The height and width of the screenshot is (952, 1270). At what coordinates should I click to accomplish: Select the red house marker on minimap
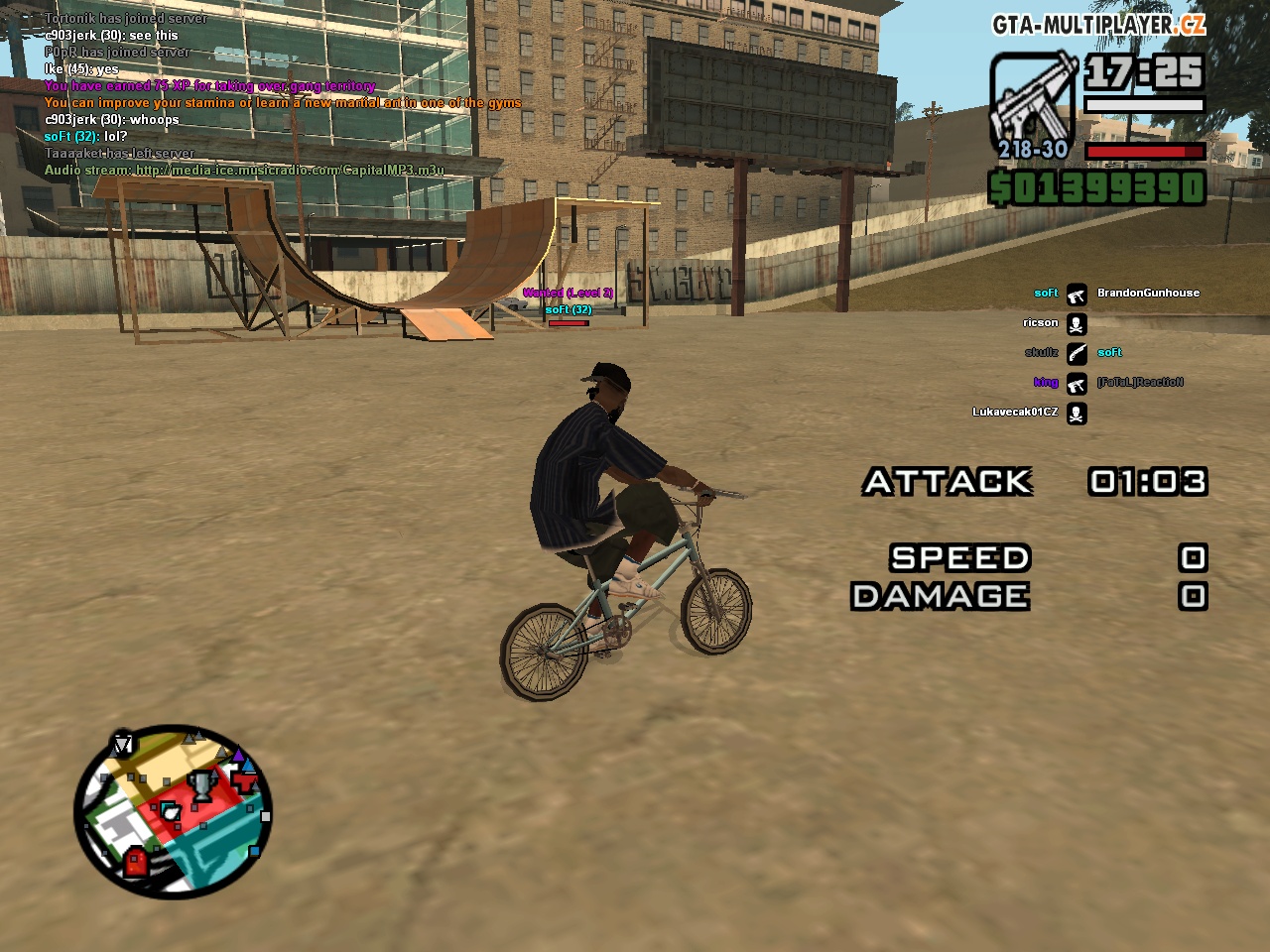pos(136,861)
